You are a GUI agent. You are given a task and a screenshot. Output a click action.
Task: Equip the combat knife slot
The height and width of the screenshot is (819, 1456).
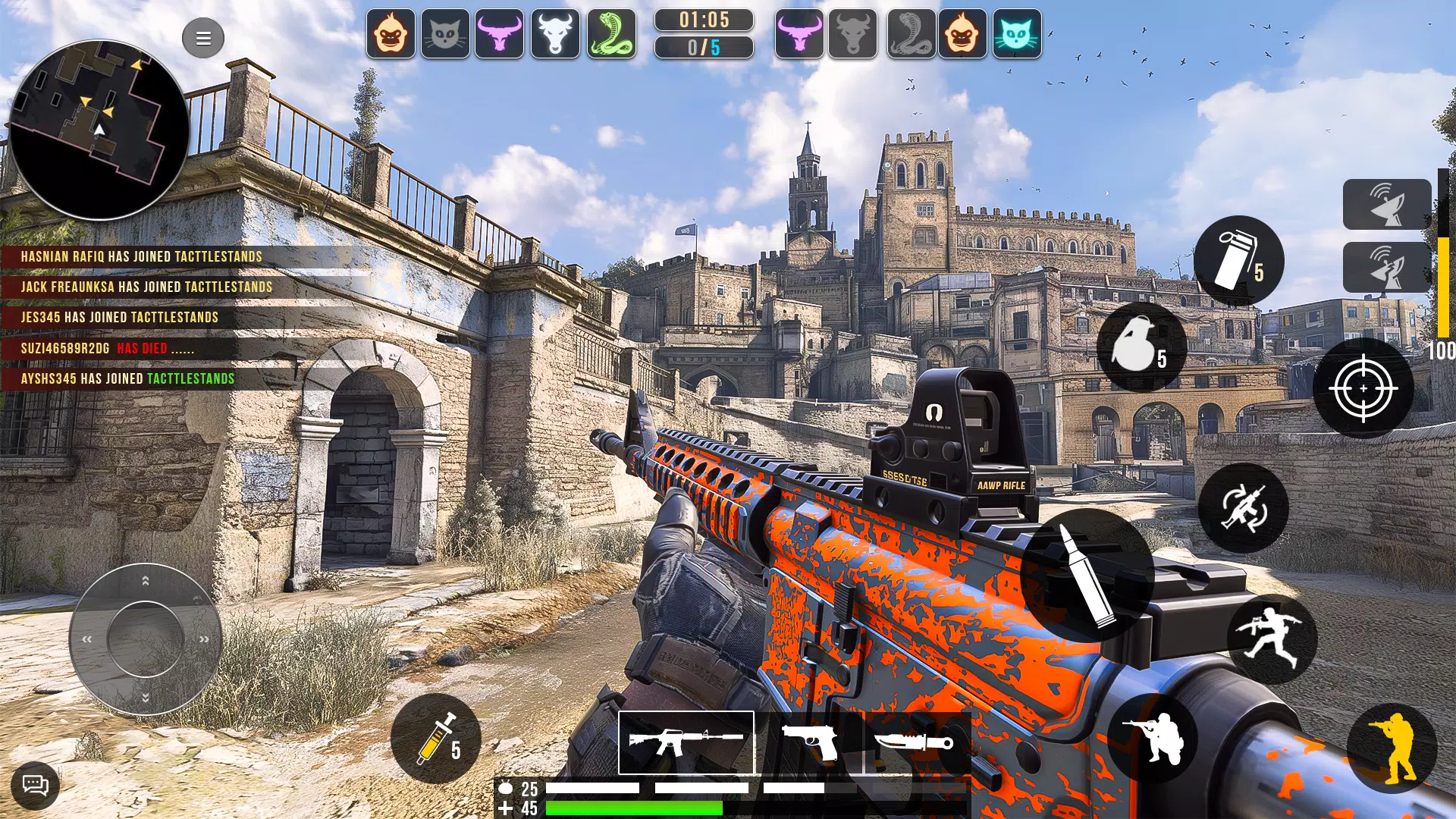[916, 742]
